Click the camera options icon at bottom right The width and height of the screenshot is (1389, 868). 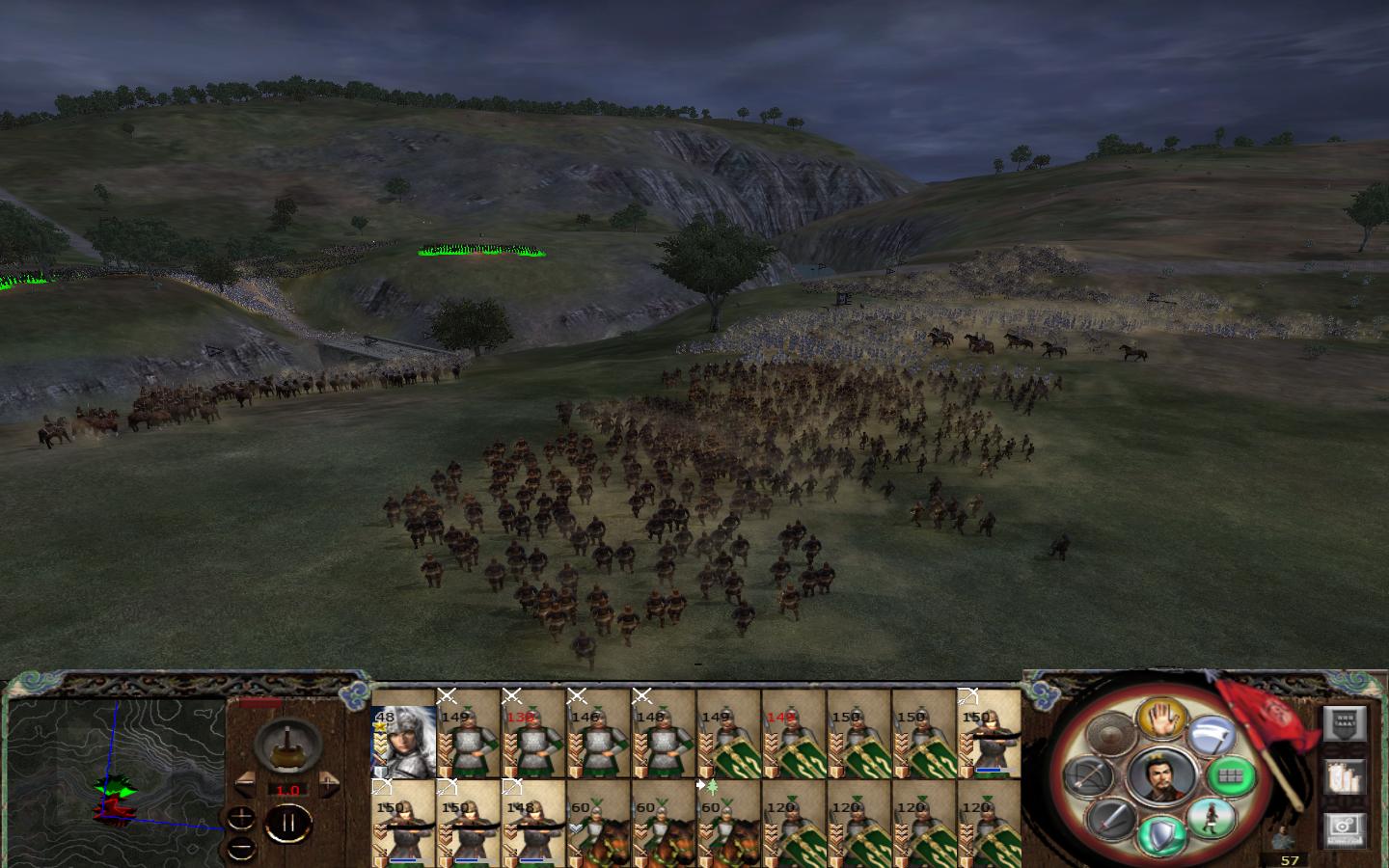pos(1343,829)
